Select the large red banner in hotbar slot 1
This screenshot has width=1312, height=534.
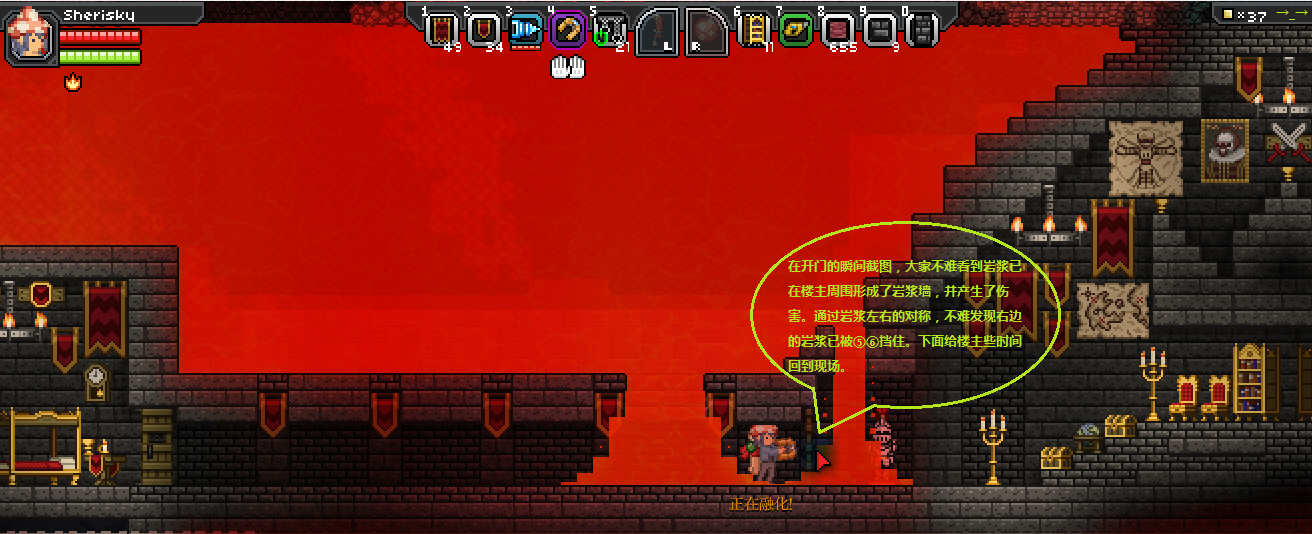click(442, 29)
